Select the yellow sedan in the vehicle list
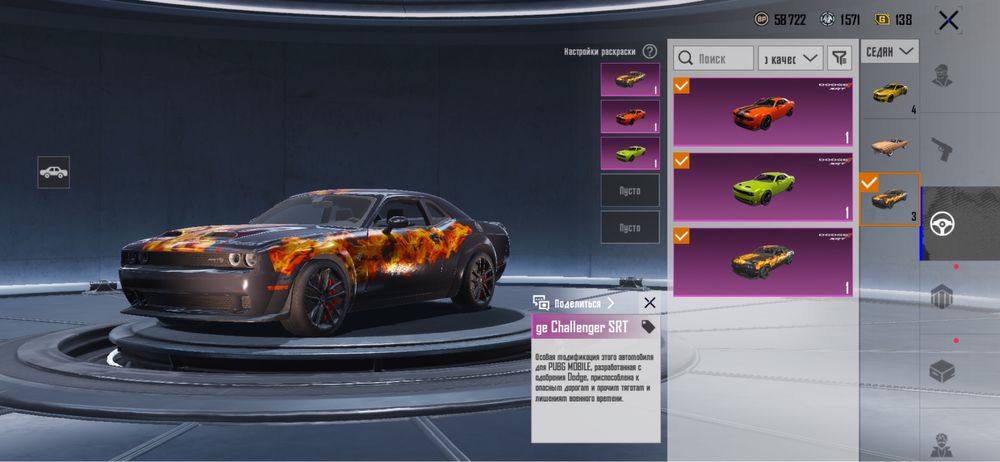Screen dimensions: 1000x462 889,94
